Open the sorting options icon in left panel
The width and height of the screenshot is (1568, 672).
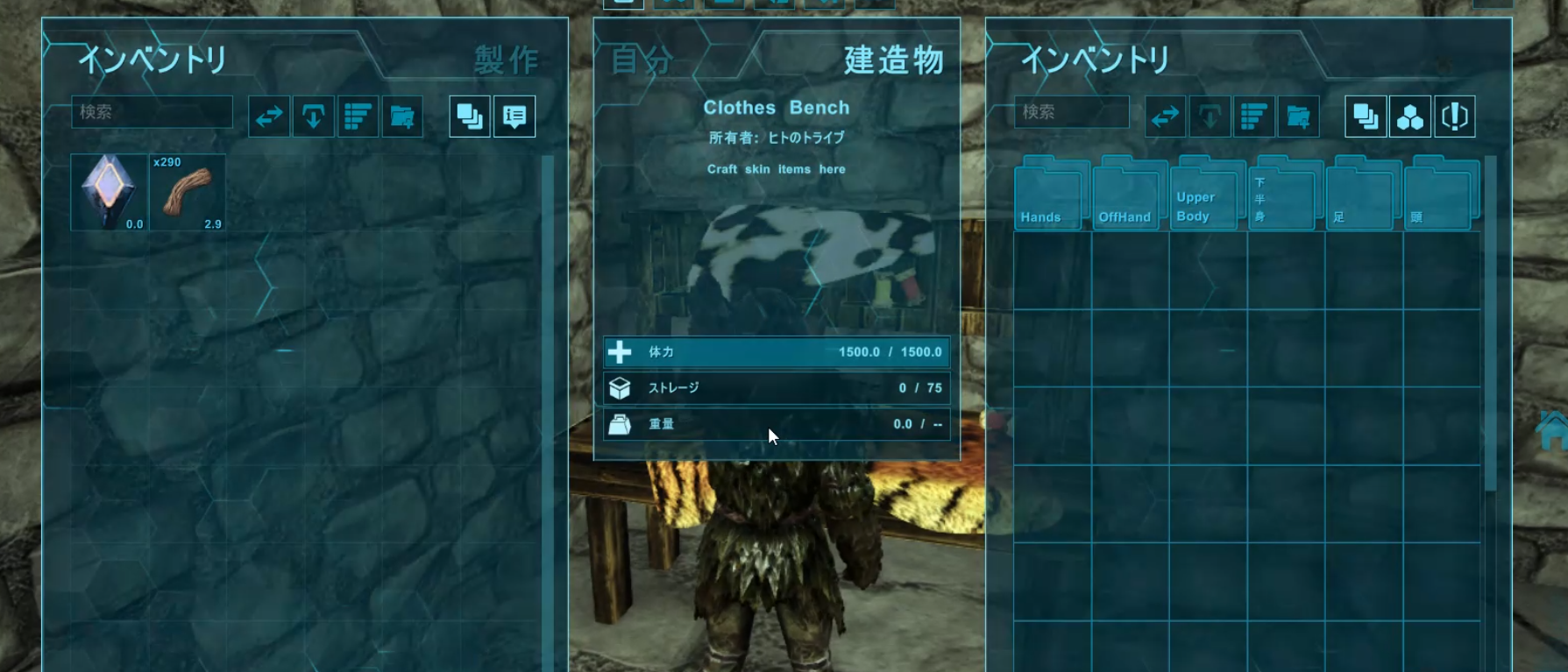point(358,115)
